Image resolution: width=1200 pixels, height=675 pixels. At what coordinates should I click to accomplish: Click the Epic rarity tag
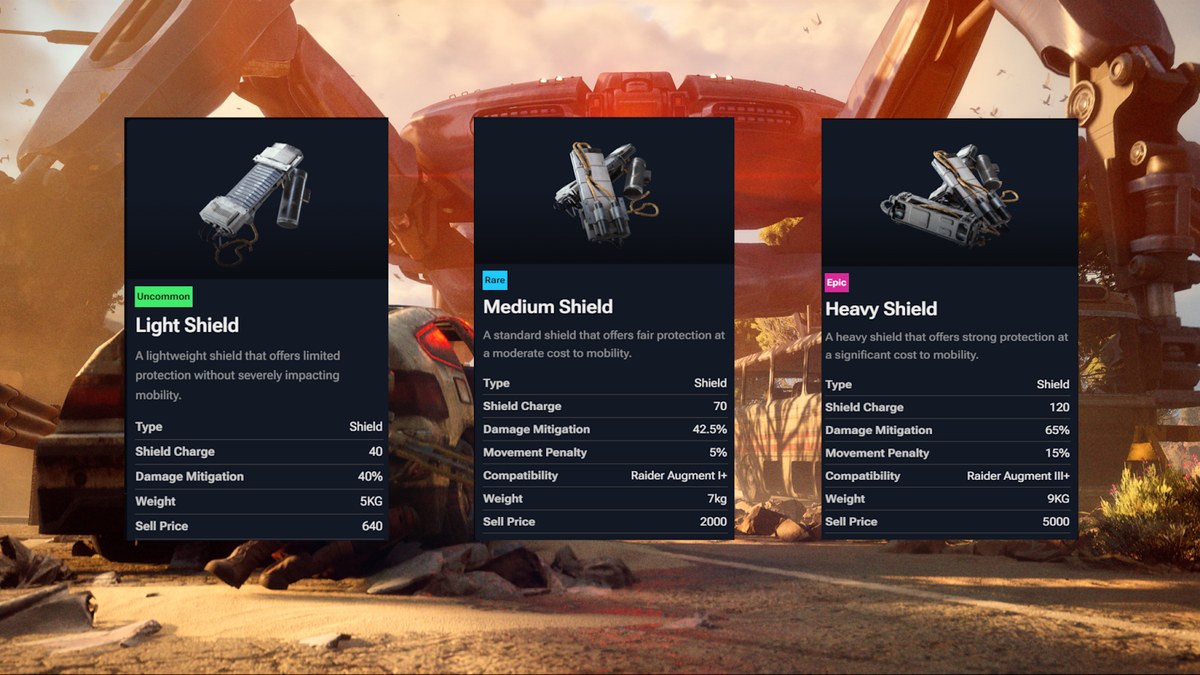click(836, 283)
